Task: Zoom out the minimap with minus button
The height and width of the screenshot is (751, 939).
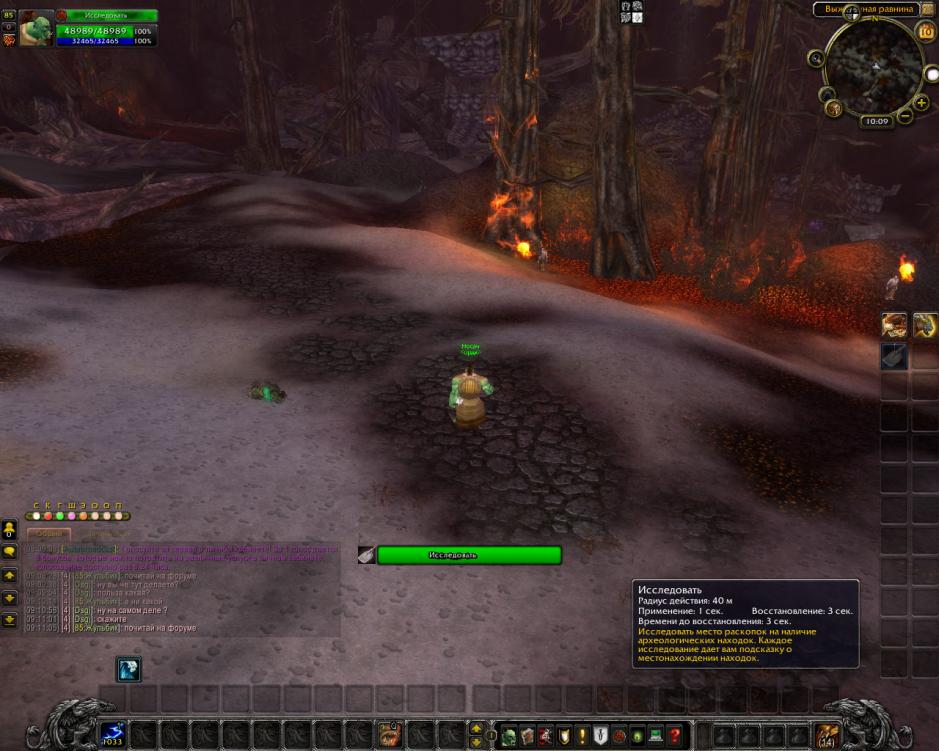Action: point(906,115)
